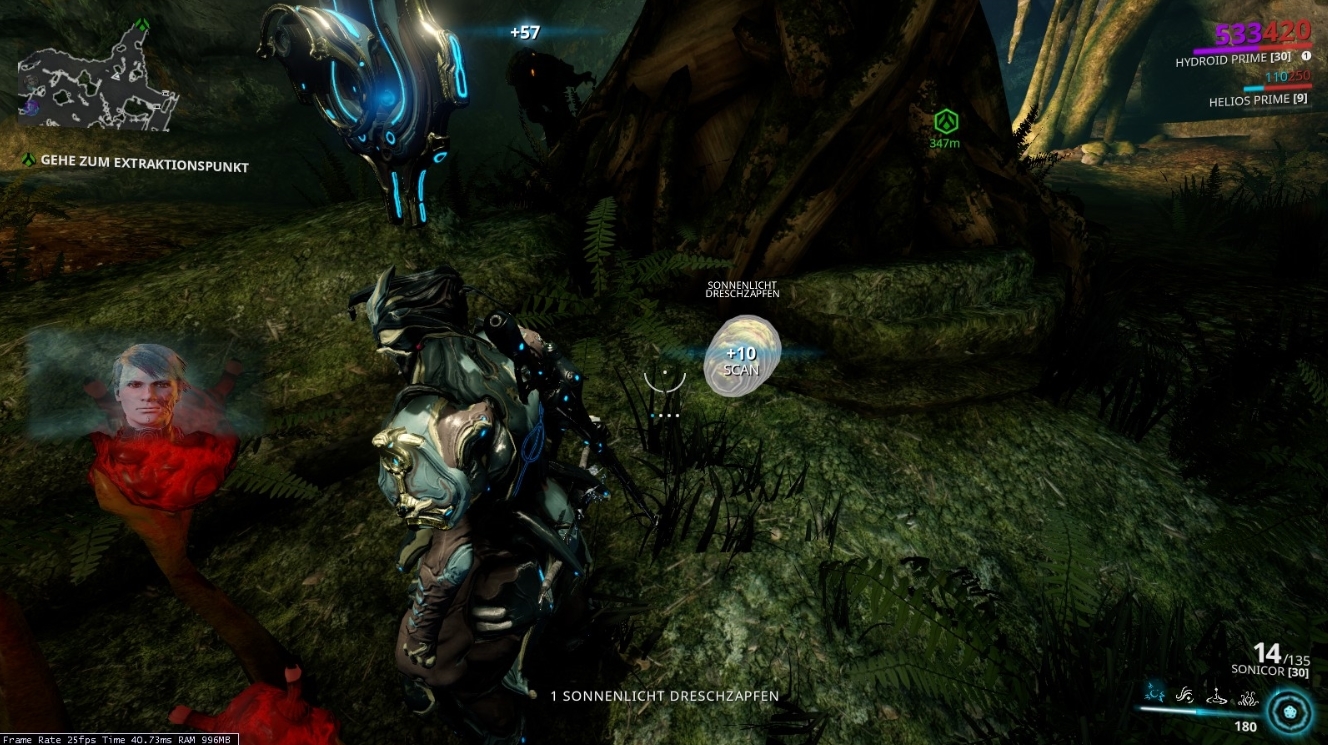Select the Undertow ability icon
This screenshot has width=1328, height=745.
coord(1216,697)
